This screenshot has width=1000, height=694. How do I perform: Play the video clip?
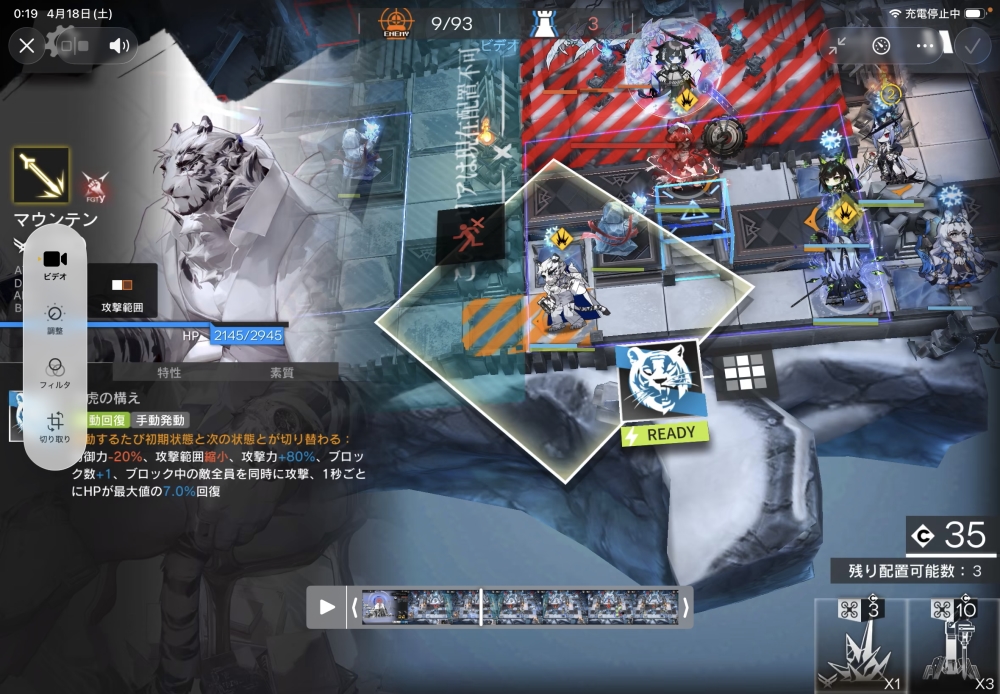pos(327,606)
